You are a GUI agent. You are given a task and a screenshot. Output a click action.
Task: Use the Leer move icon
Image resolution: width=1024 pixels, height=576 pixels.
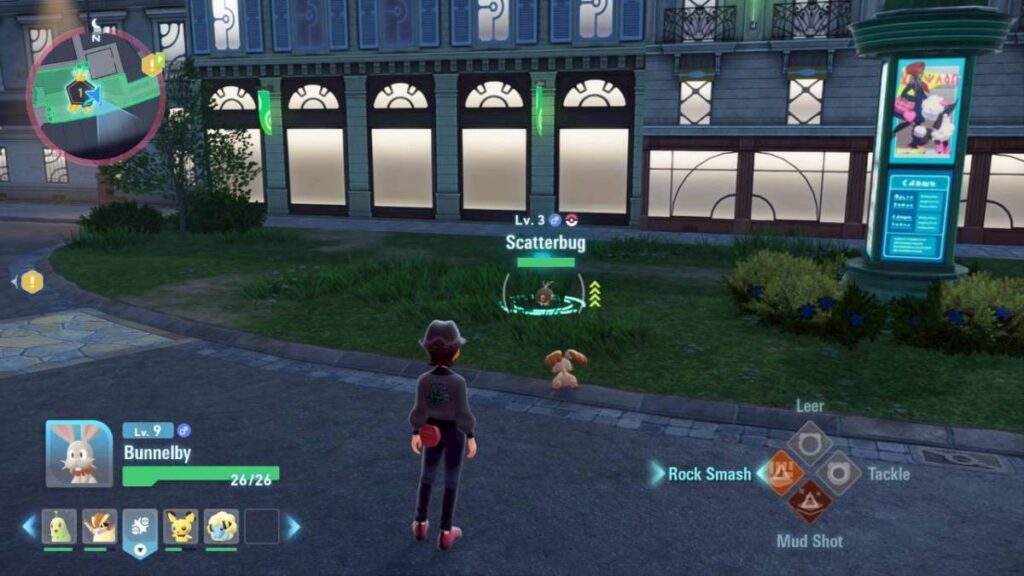(x=809, y=441)
